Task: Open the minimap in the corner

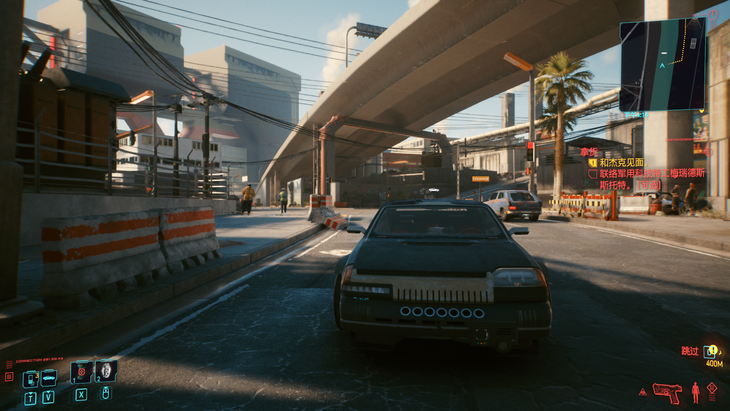Action: [x=662, y=64]
